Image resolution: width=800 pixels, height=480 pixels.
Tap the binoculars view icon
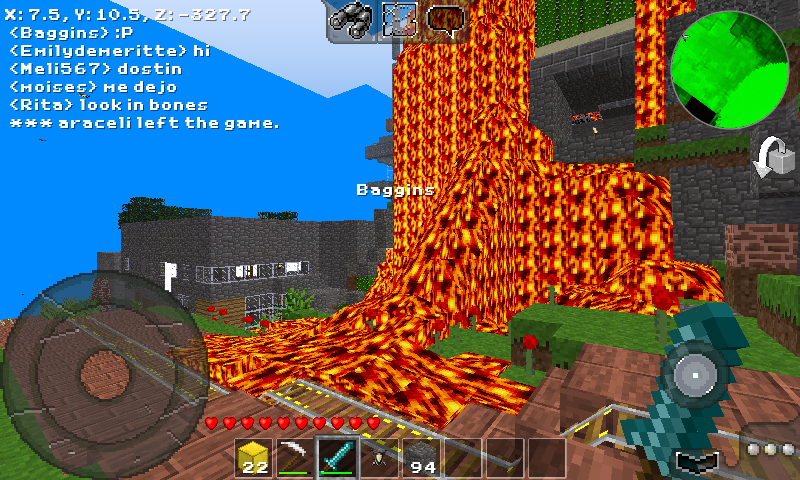[x=350, y=17]
